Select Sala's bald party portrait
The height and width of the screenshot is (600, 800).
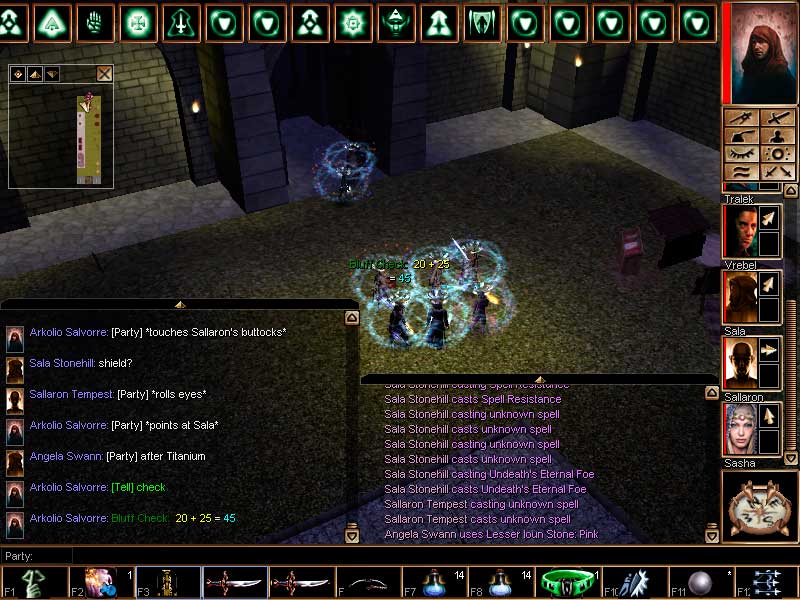[739, 363]
